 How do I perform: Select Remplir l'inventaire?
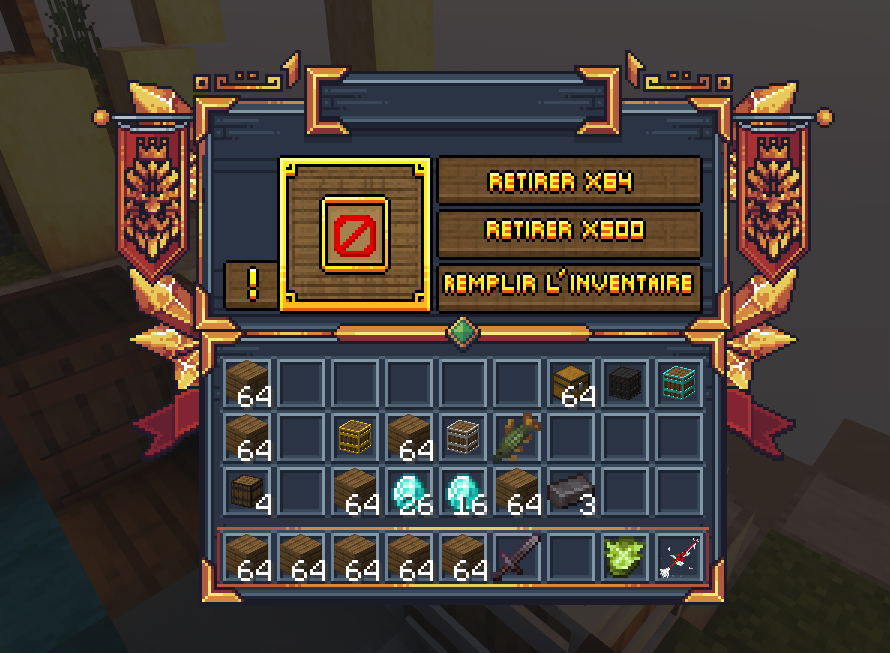(570, 284)
